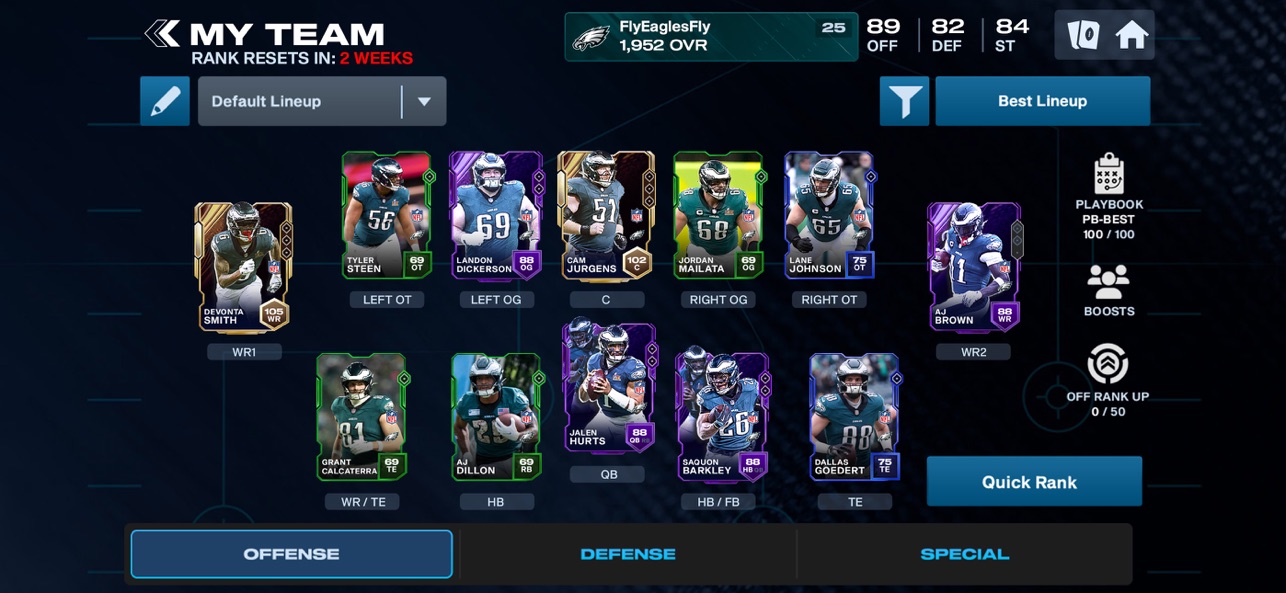The image size is (1286, 593).
Task: Tap the Quick Rank button
Action: click(x=1034, y=482)
